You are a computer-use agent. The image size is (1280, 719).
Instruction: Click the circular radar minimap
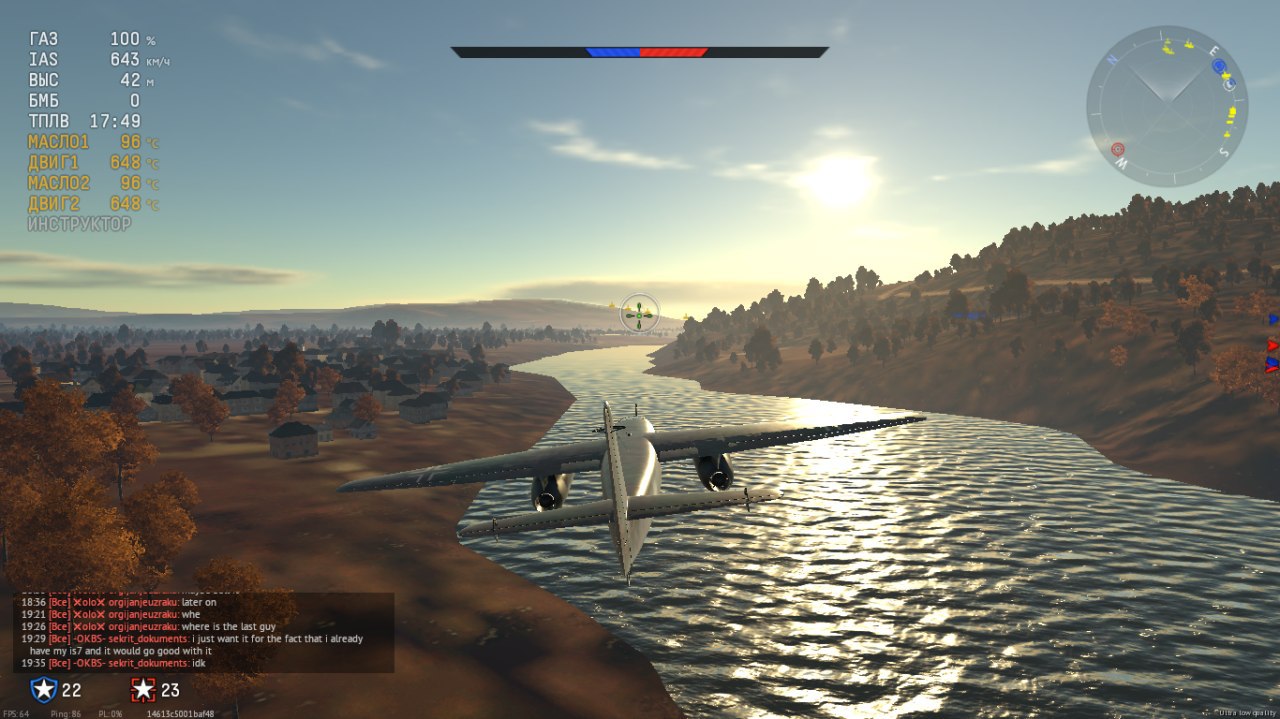pyautogui.click(x=1166, y=106)
